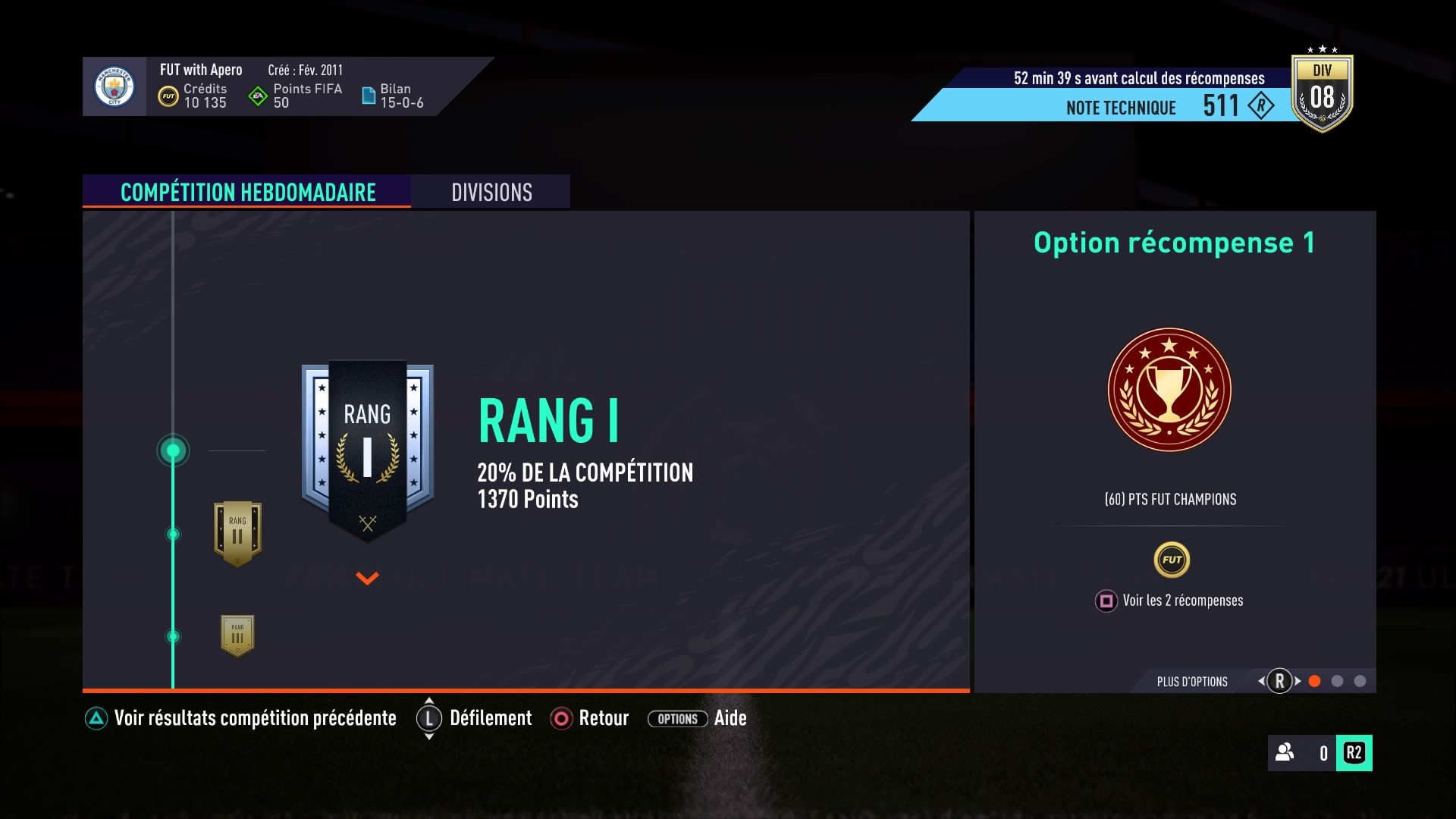Open the Bilan record icon
Viewport: 1456px width, 819px height.
[x=370, y=96]
